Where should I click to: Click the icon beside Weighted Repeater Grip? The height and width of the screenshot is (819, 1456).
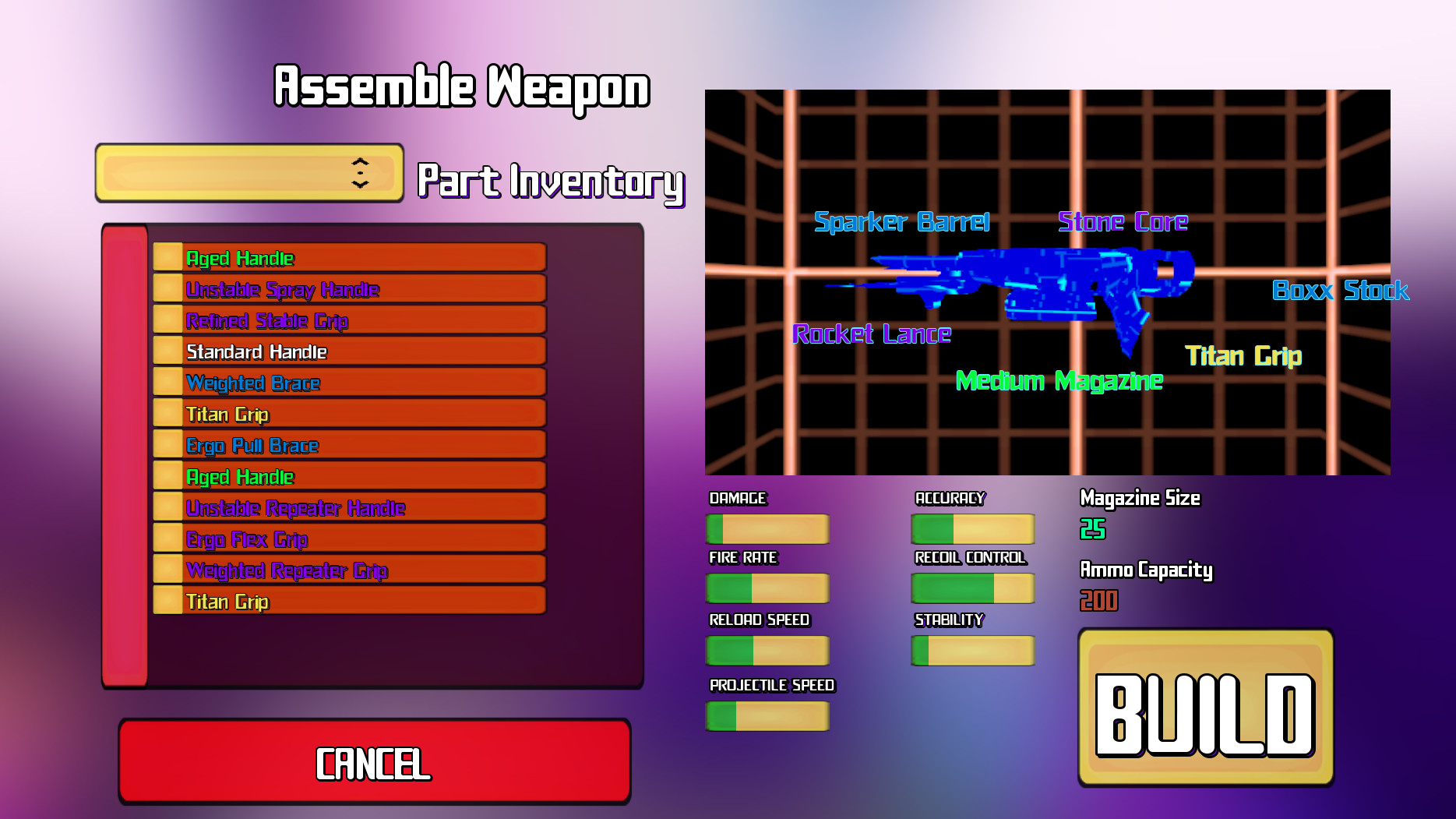point(170,570)
